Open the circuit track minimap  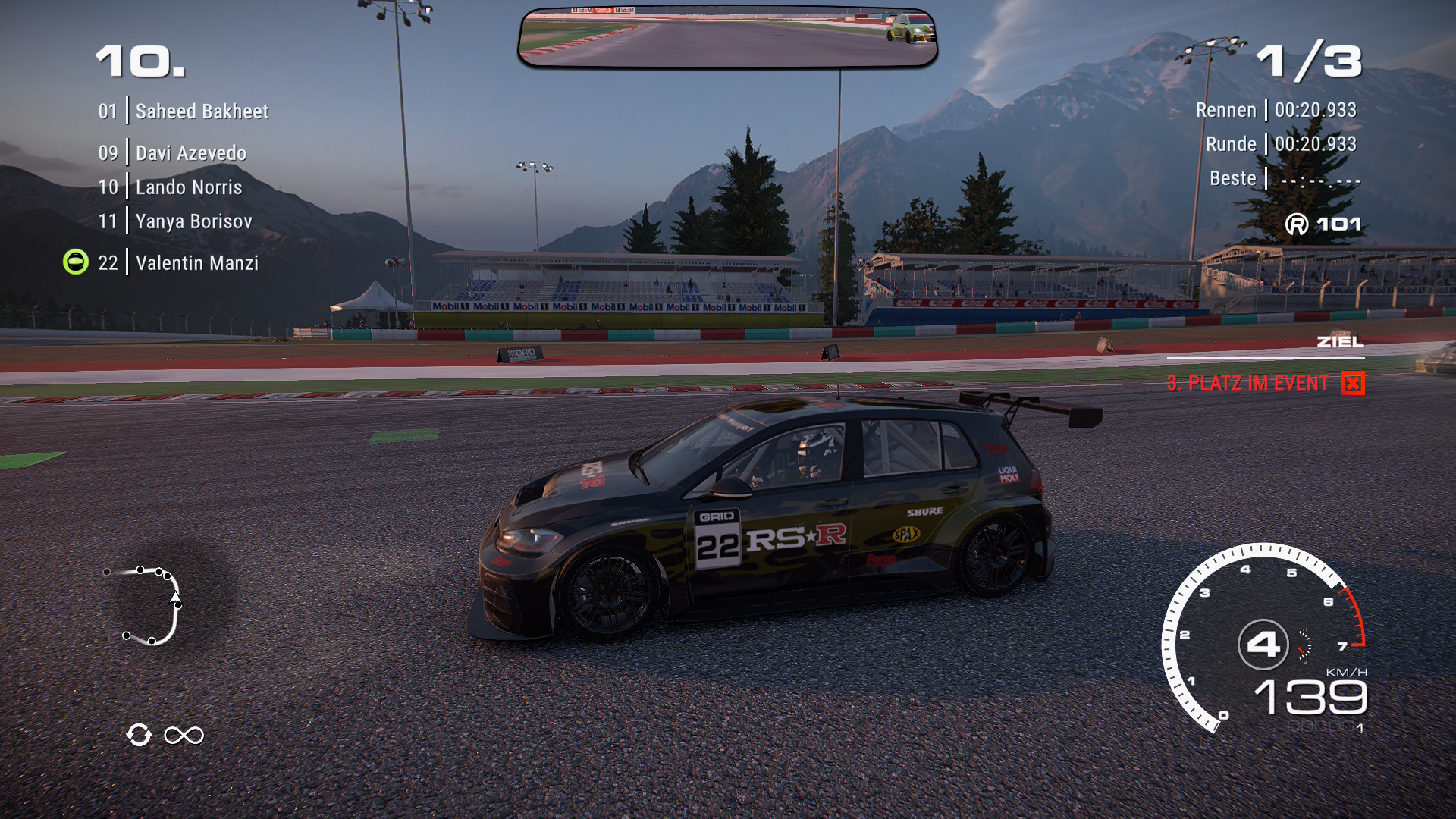pyautogui.click(x=149, y=605)
